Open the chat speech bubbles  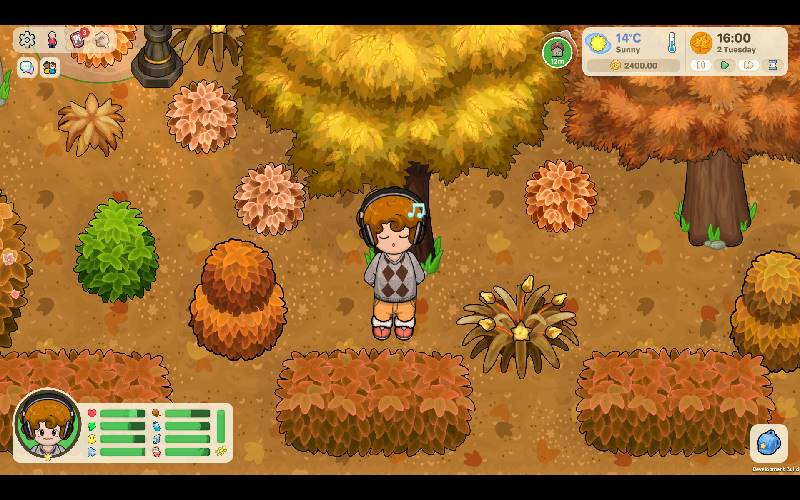[27, 67]
